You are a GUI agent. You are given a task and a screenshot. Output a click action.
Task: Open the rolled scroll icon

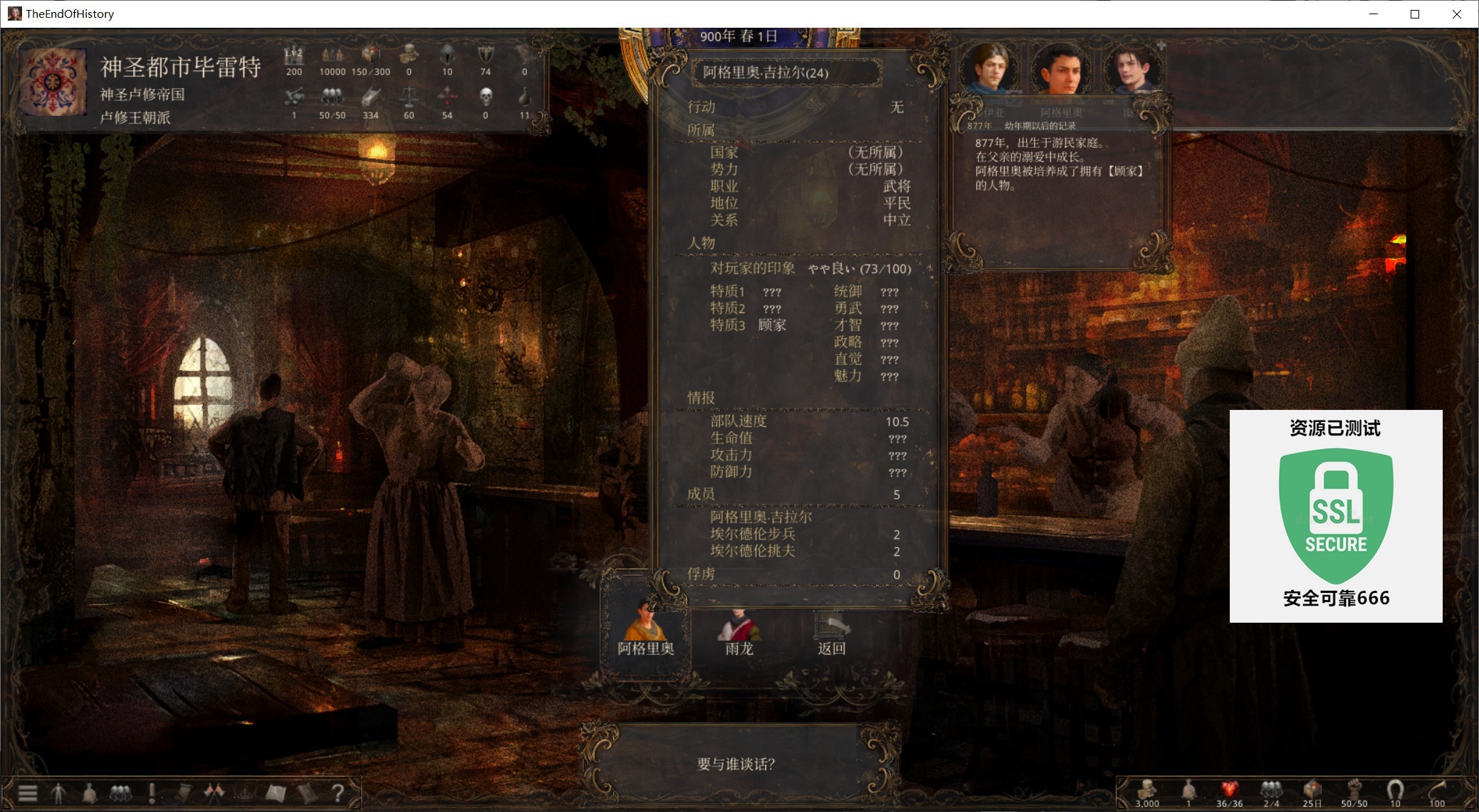[x=183, y=793]
